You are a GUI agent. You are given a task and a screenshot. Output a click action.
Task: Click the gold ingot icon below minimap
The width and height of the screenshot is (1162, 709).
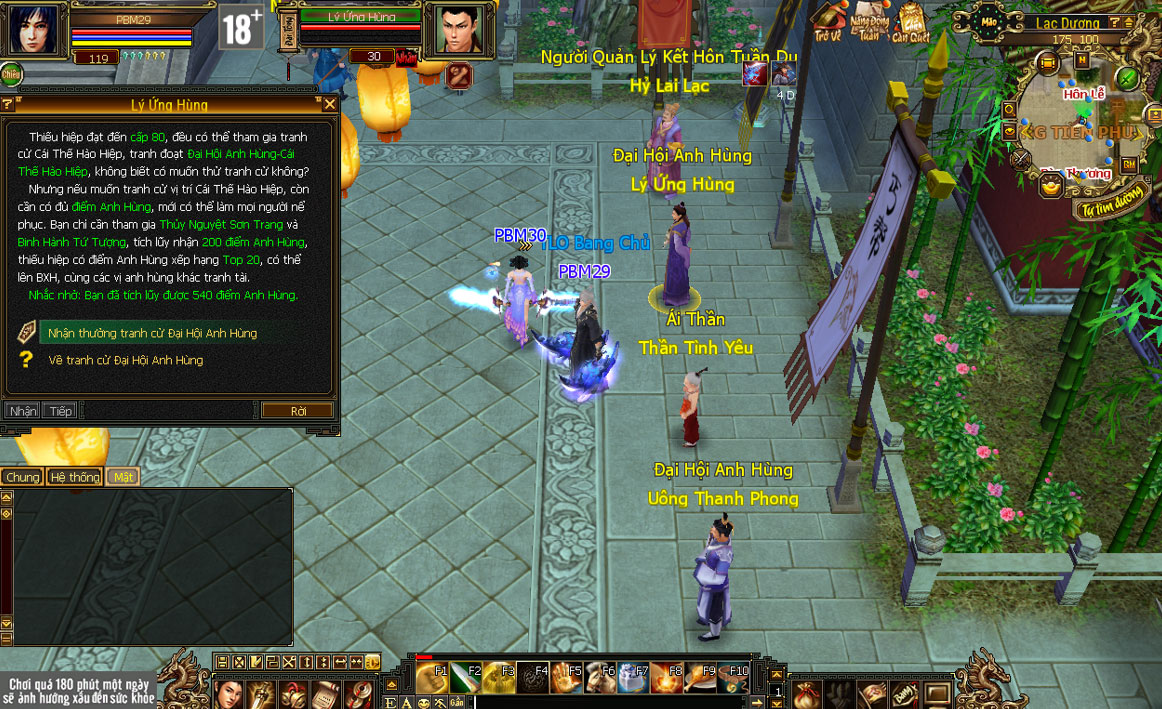tap(1051, 185)
